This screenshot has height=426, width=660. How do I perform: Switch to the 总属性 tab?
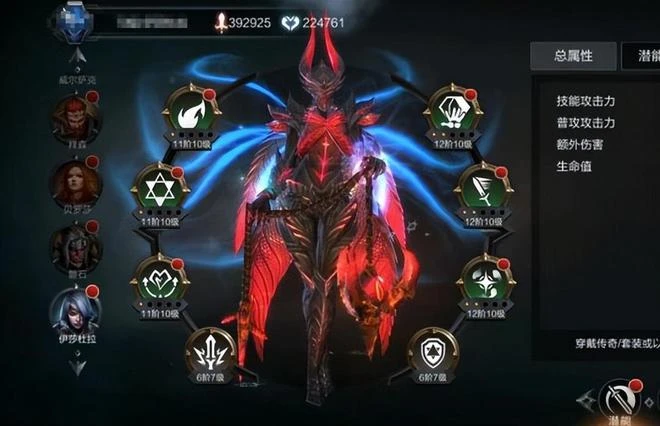pyautogui.click(x=573, y=56)
